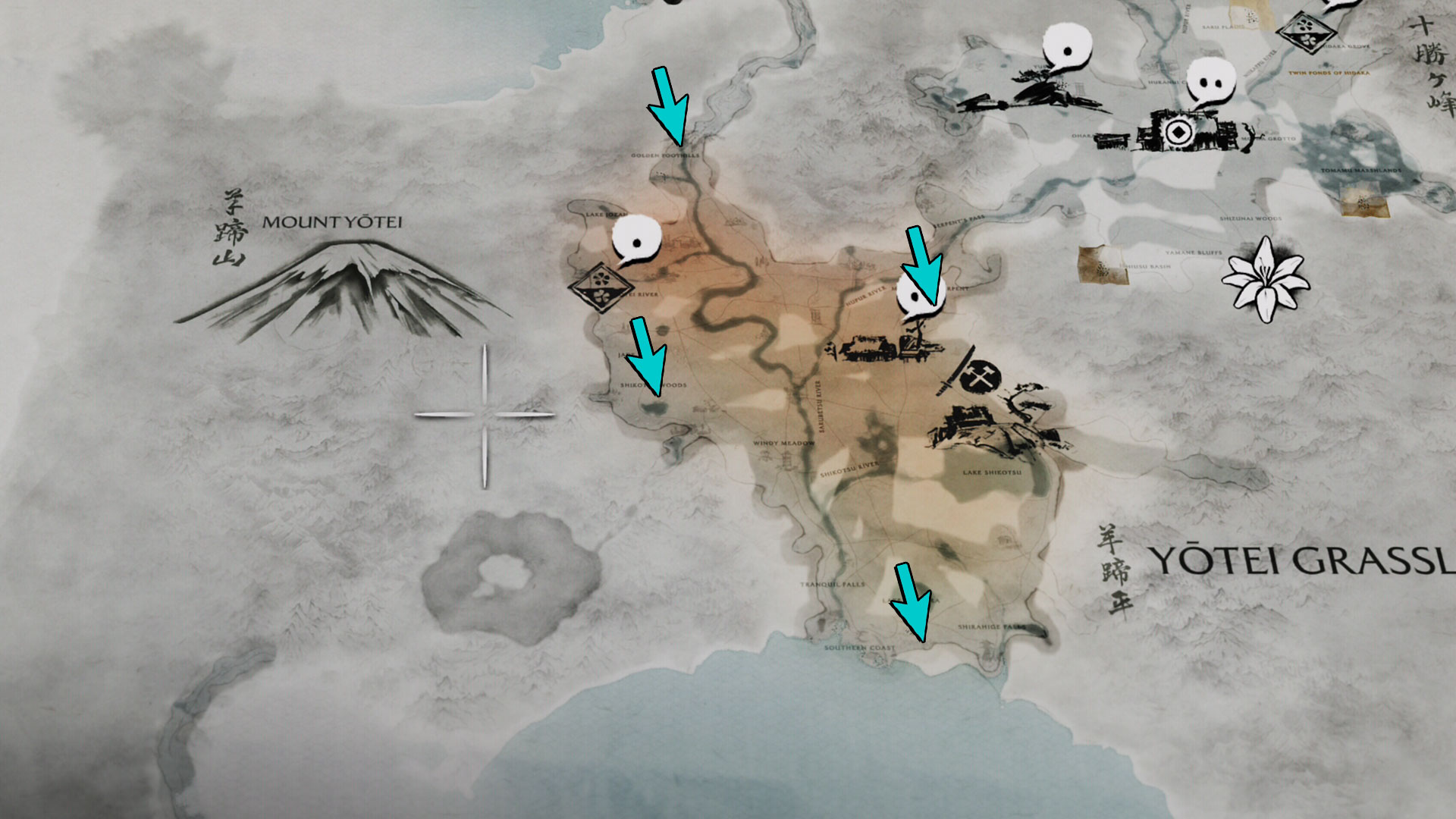Image resolution: width=1456 pixels, height=819 pixels.
Task: Click the diamond flower crest near Hidaka Grove
Action: 1305,32
